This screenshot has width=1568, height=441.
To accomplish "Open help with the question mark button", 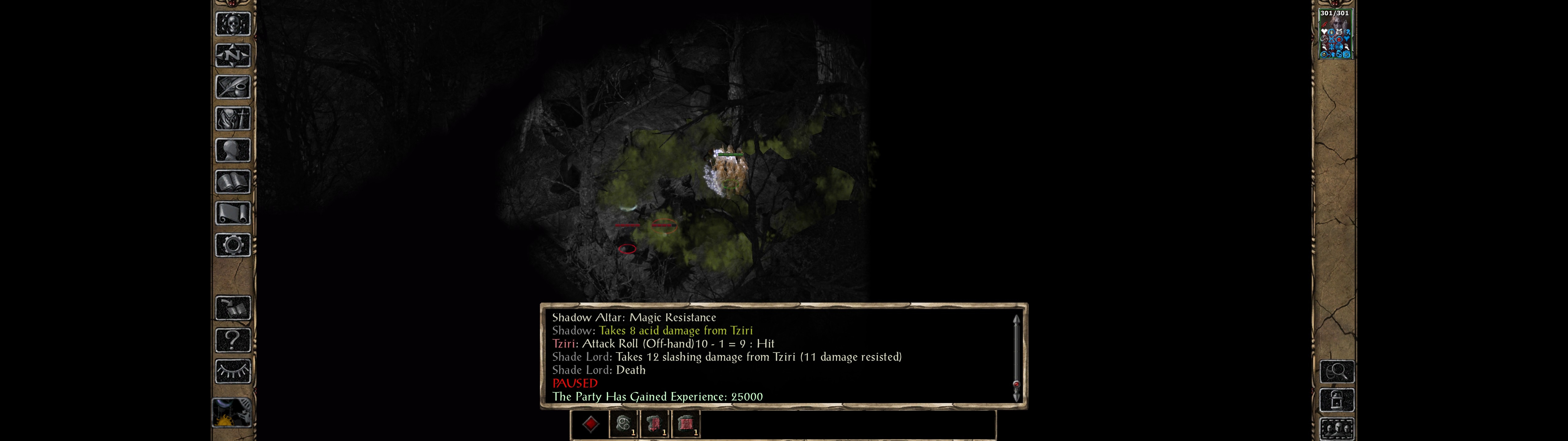I will pyautogui.click(x=232, y=340).
